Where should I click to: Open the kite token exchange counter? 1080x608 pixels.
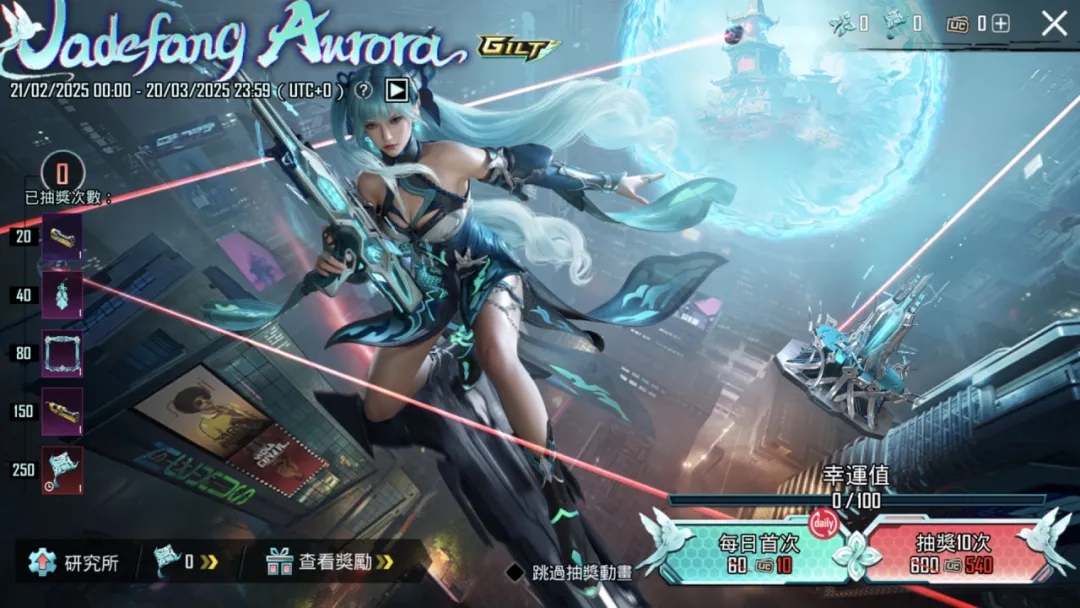[185, 562]
